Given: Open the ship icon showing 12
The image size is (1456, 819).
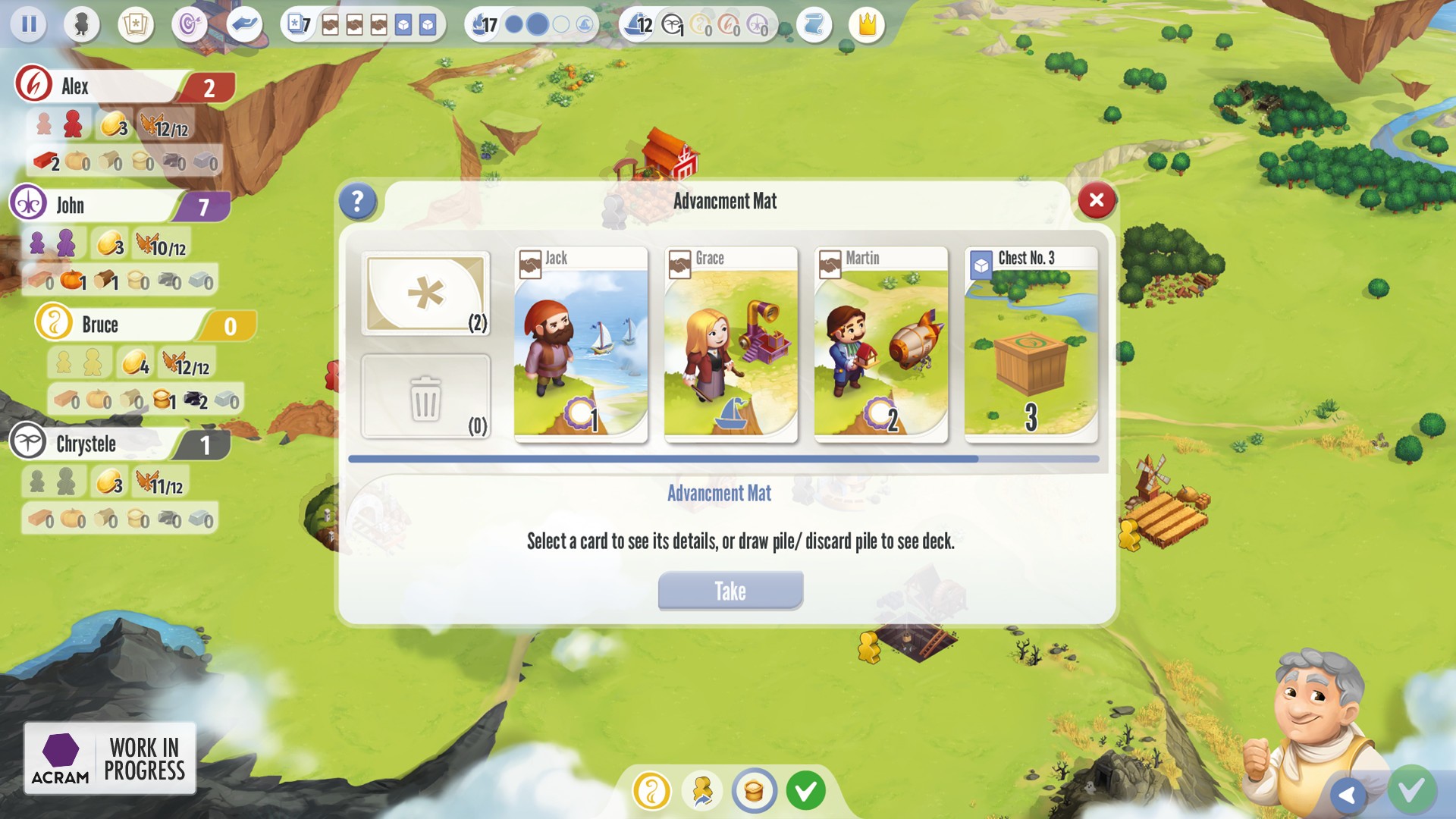Looking at the screenshot, I should point(639,24).
